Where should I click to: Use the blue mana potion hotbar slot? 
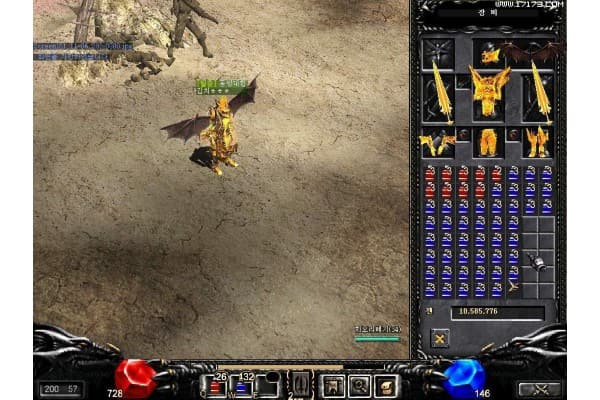point(241,386)
